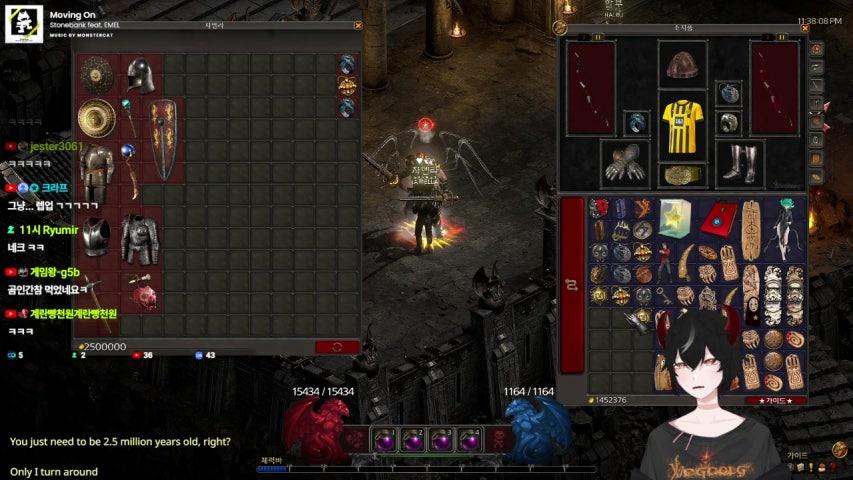
Task: Click the yellow striped jersey armor slot
Action: [x=682, y=123]
